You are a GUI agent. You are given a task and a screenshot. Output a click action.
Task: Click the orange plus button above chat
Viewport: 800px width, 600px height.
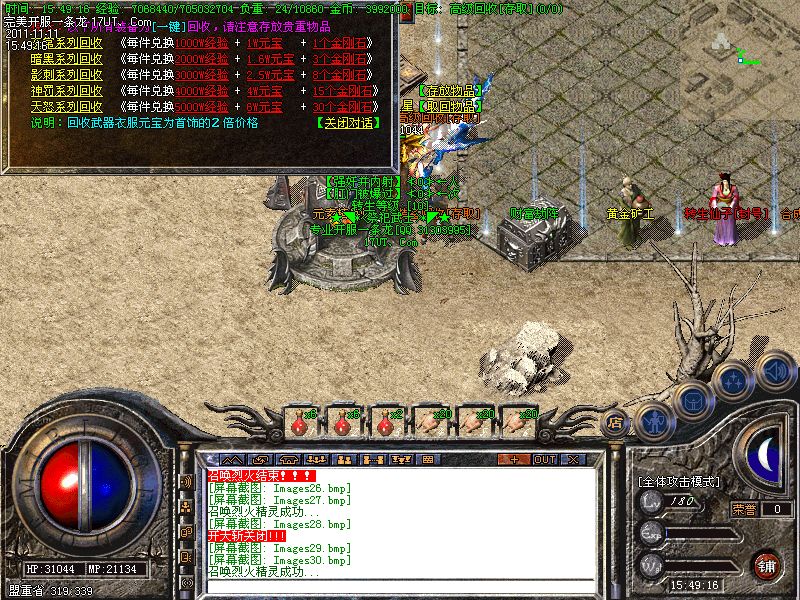(514, 459)
